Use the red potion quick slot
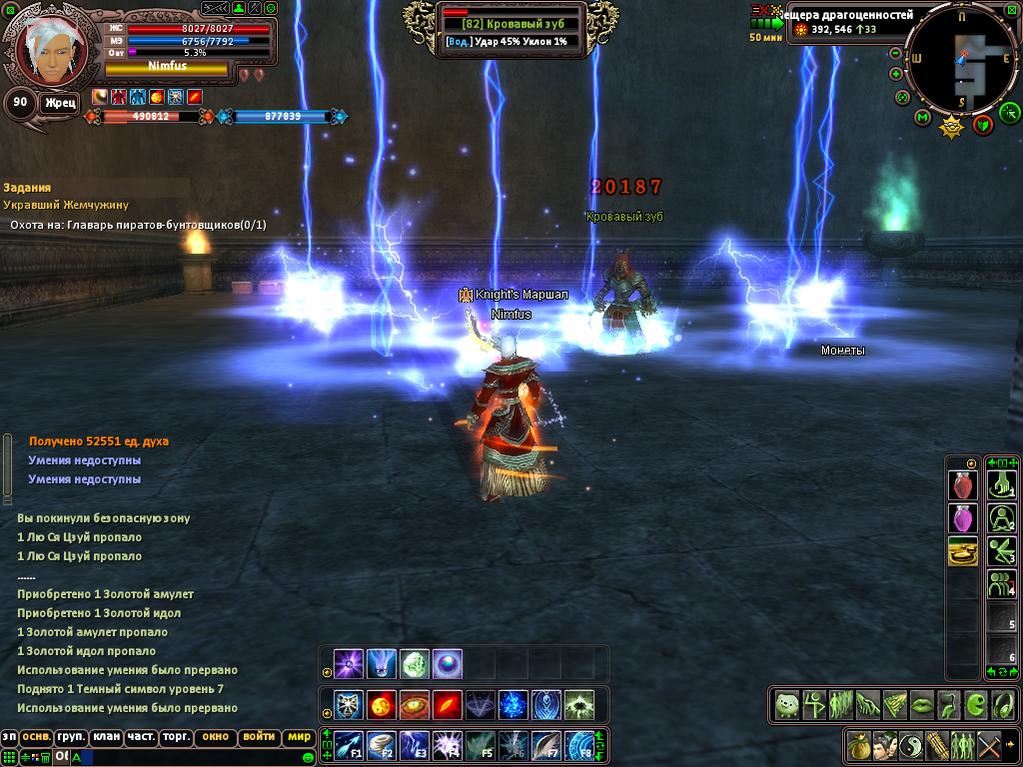Viewport: 1023px width, 767px height. point(962,485)
